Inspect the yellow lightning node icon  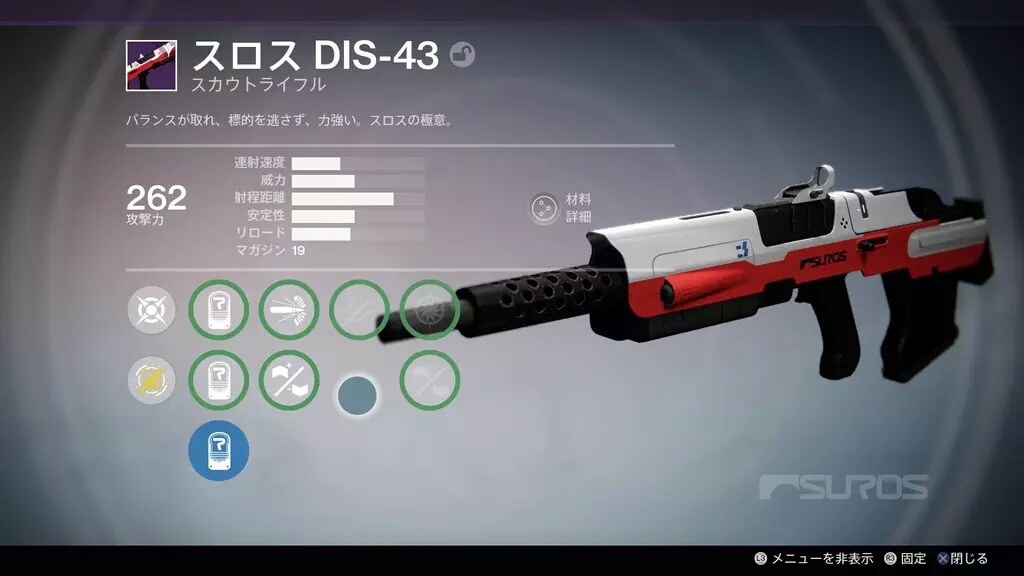152,380
